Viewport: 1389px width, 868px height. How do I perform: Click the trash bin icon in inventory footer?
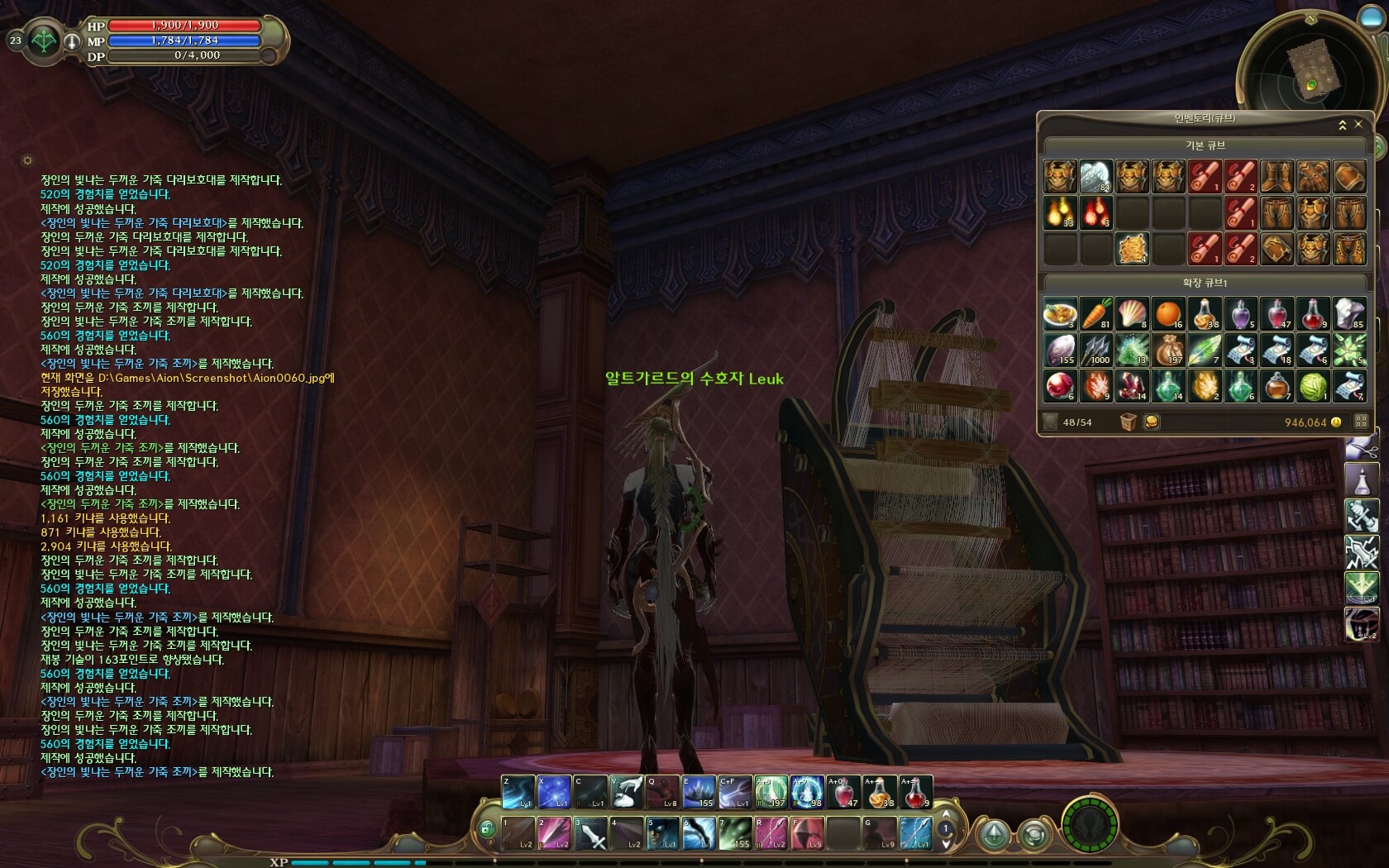point(1129,422)
